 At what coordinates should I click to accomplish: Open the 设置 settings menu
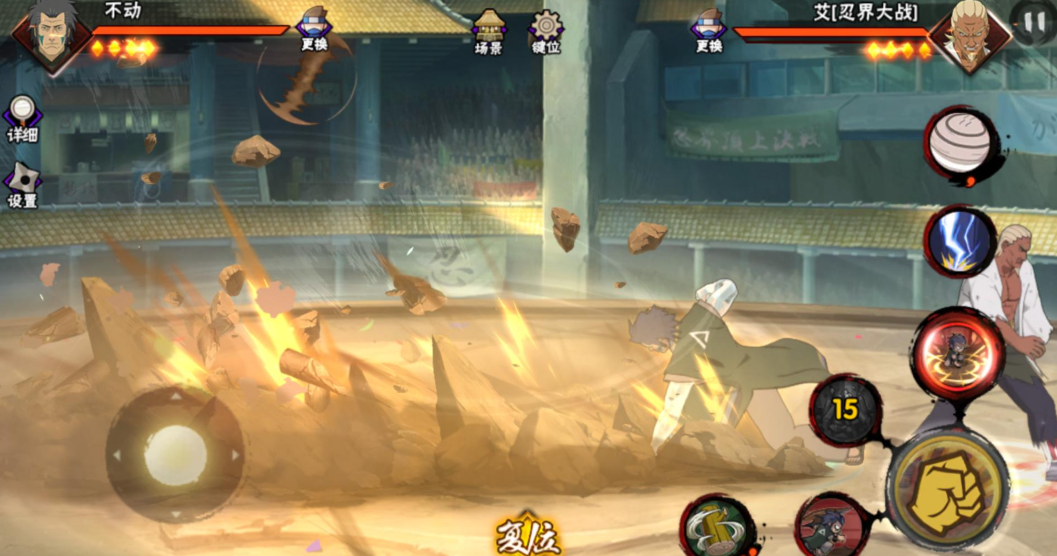tap(22, 185)
